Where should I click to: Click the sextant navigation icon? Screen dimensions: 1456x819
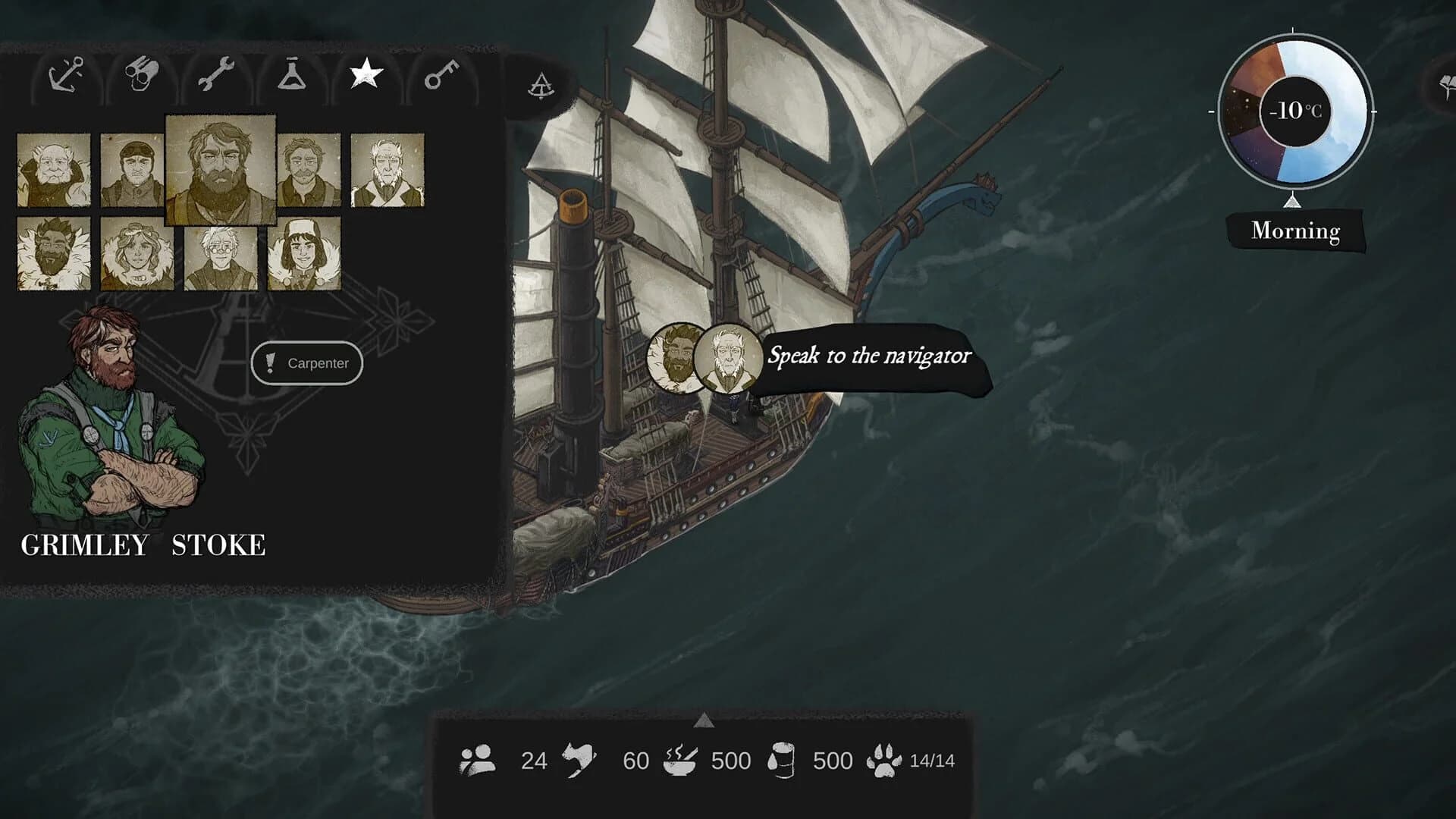tap(540, 86)
